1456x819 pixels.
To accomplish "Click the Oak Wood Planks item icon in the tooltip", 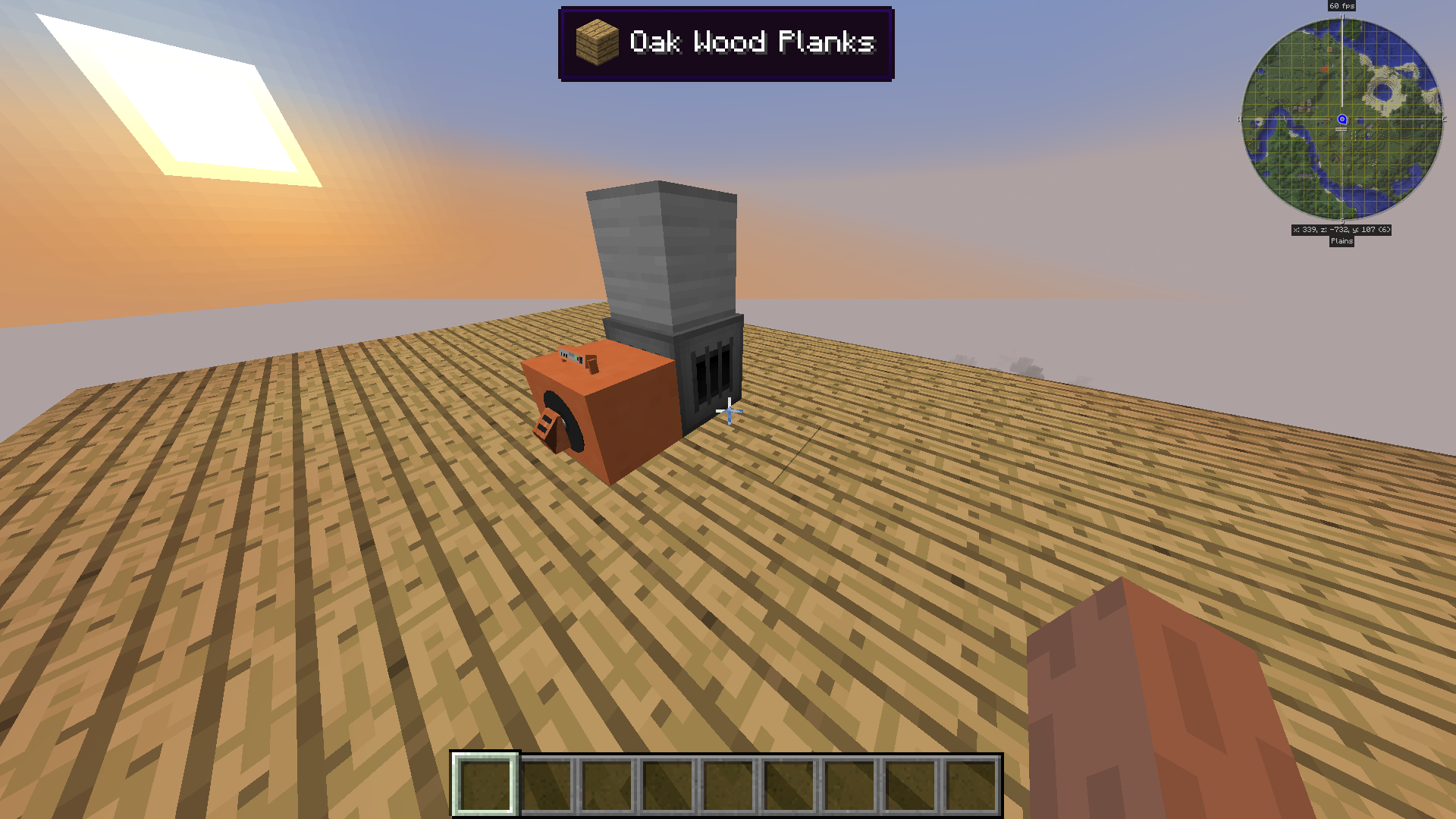I will click(x=596, y=43).
